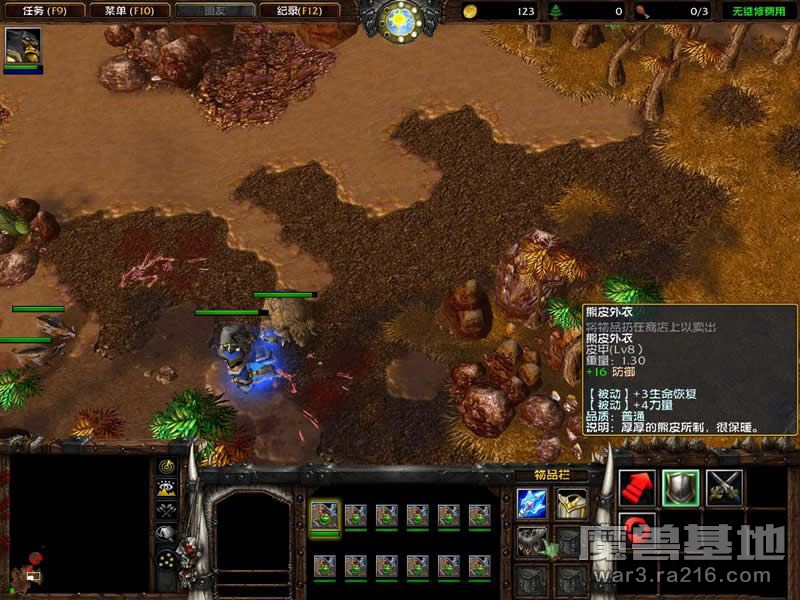Click the red stop command icon
Image resolution: width=800 pixels, height=600 pixels.
point(637,527)
